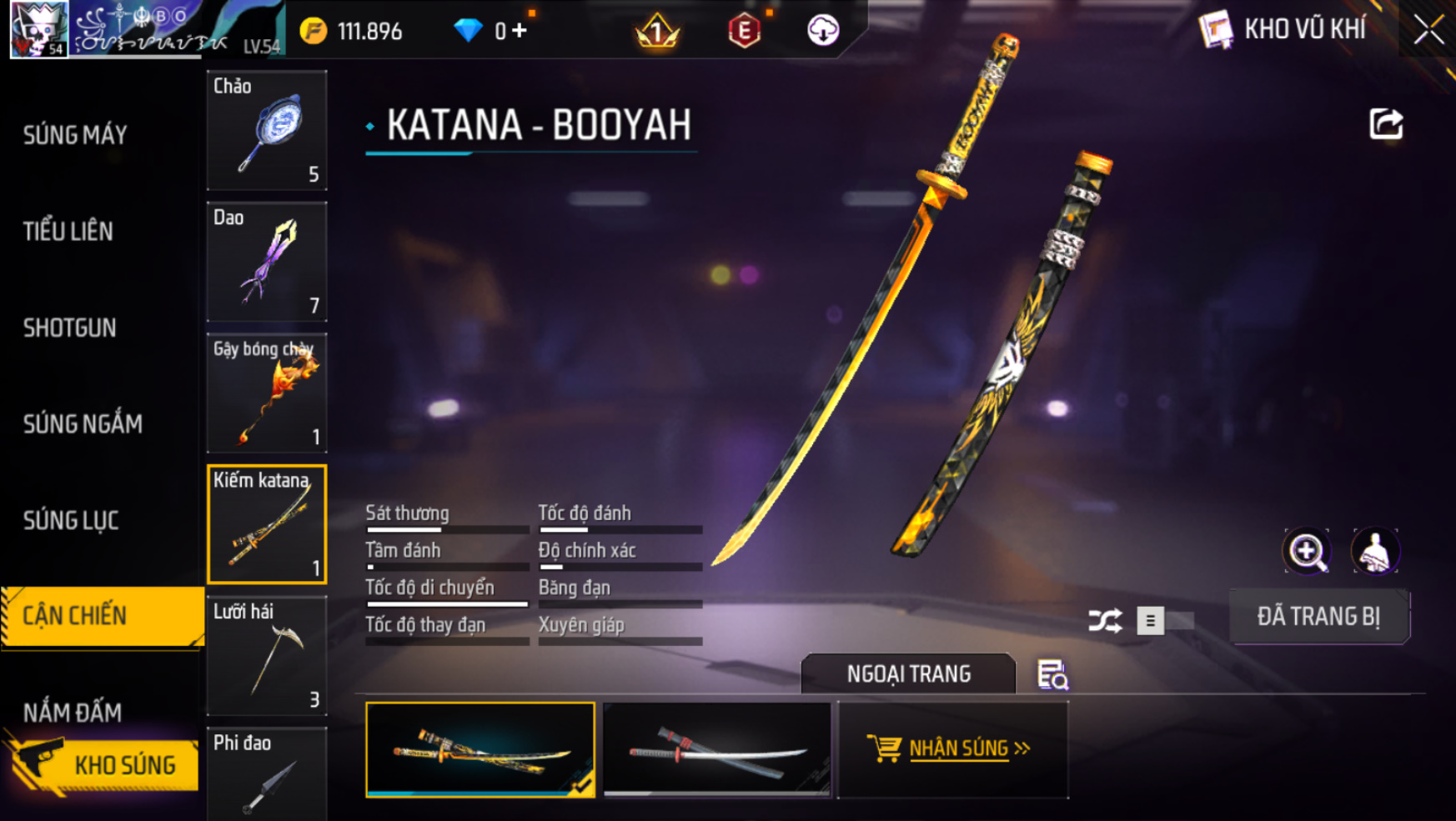Select the SÚNG MÁY weapon category

pyautogui.click(x=75, y=135)
